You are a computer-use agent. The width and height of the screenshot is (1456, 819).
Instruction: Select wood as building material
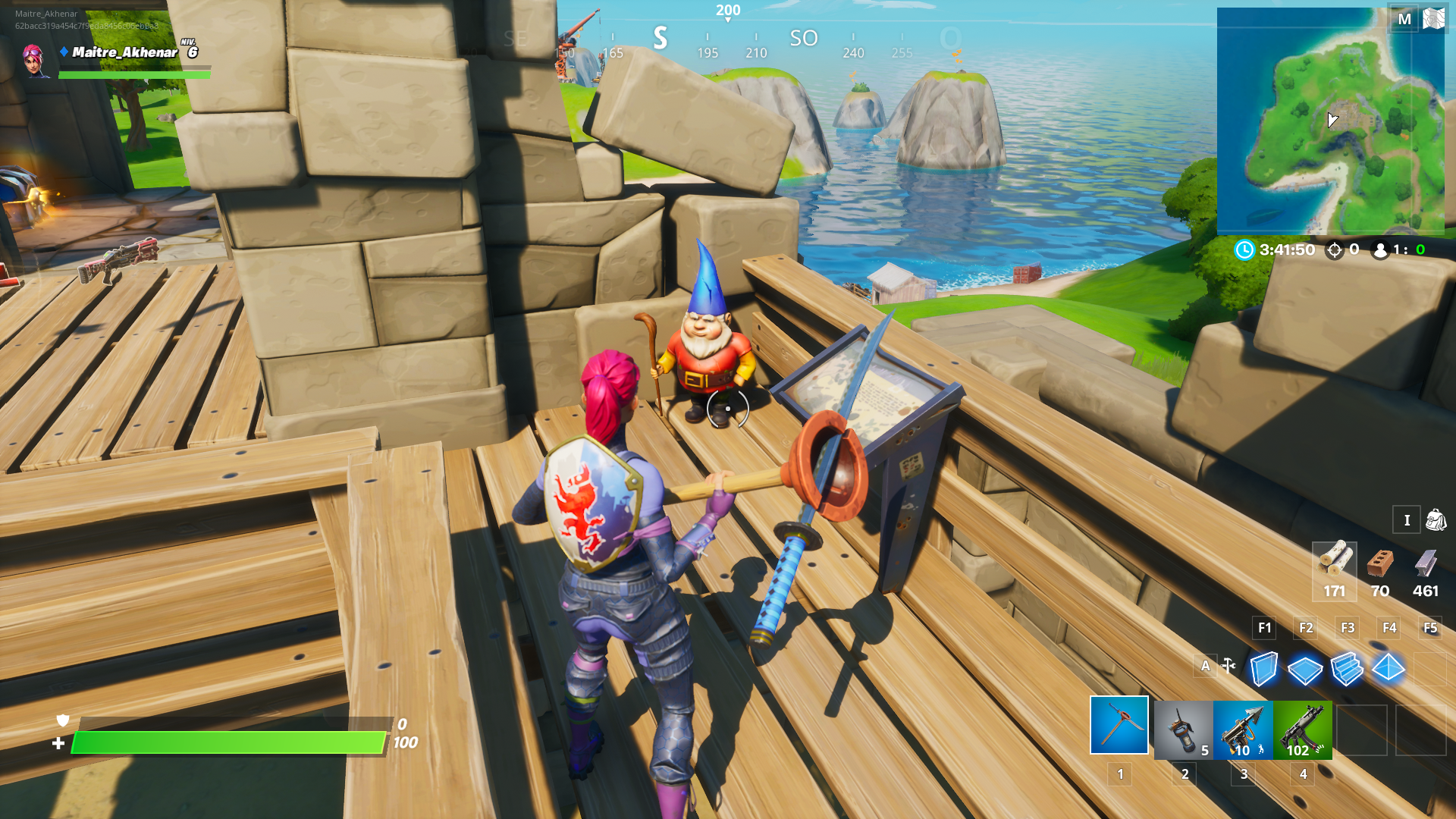tap(1335, 570)
